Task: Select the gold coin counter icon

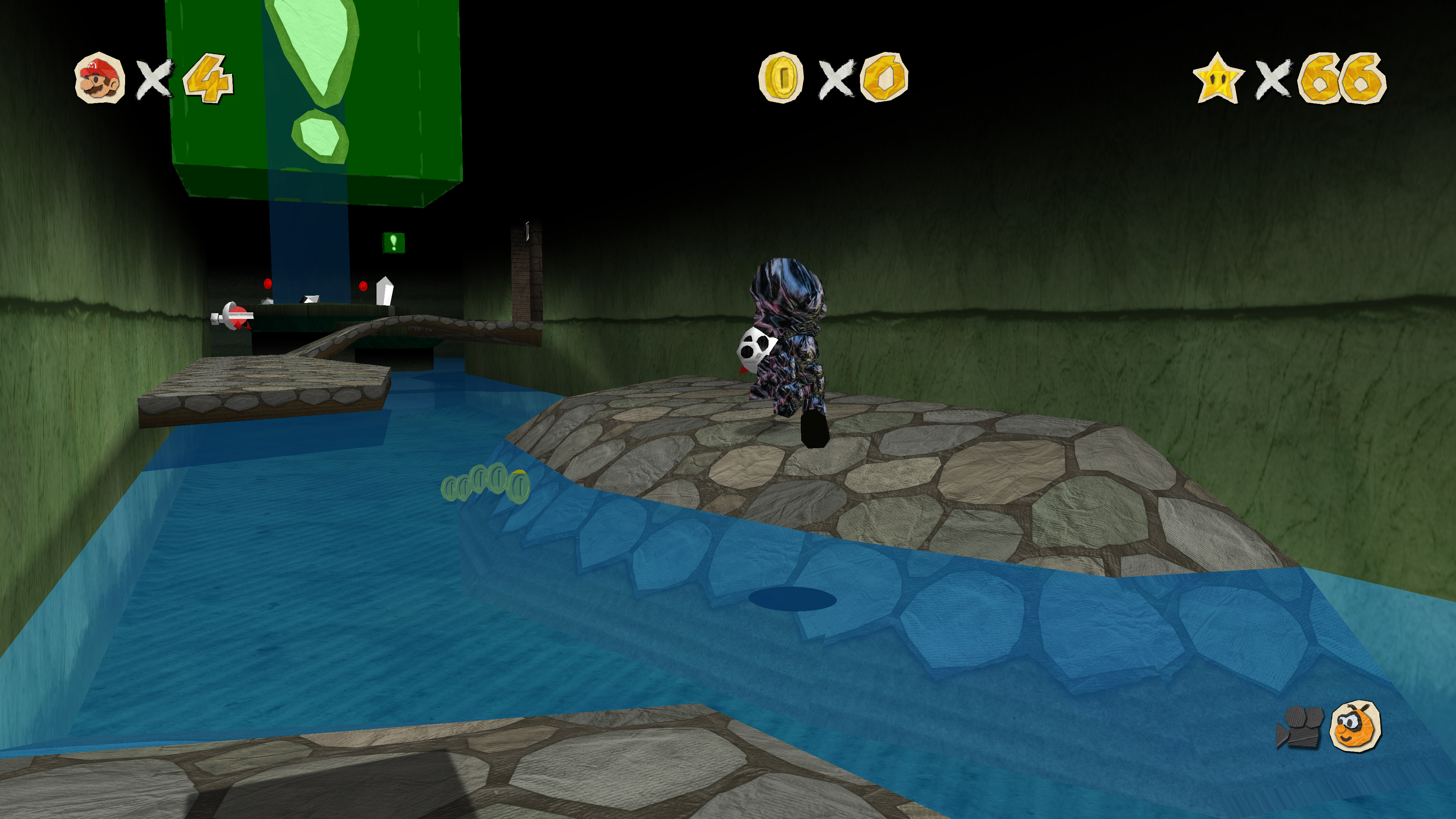Action: tap(781, 77)
